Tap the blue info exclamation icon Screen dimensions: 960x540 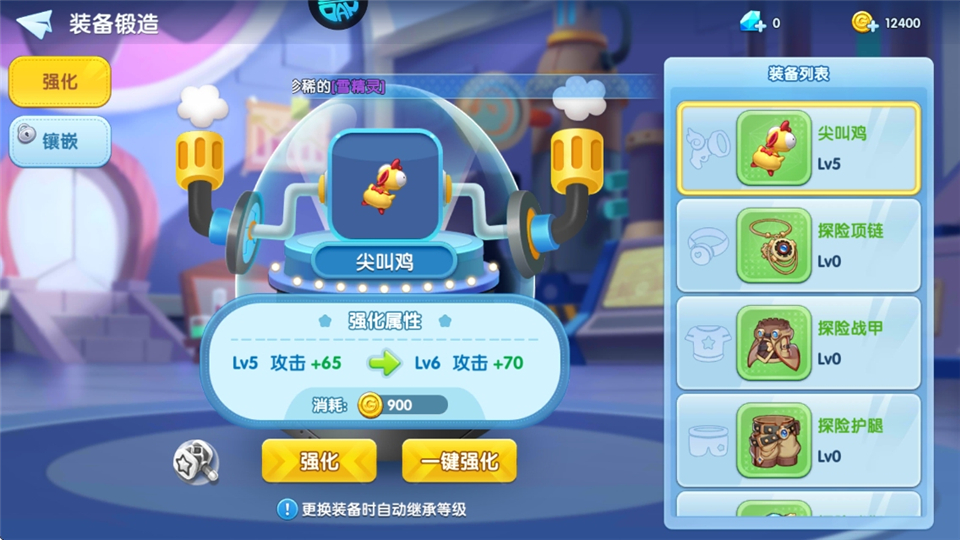click(287, 509)
